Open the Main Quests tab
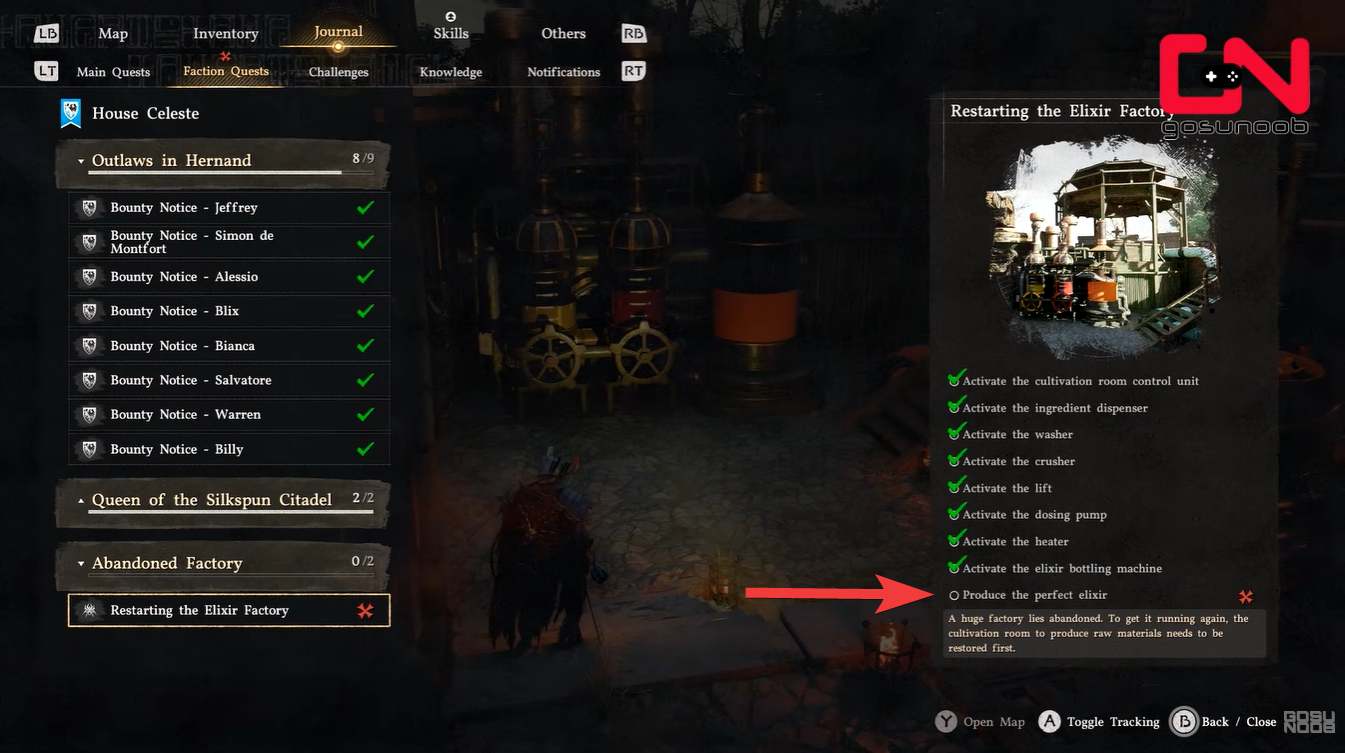Viewport: 1345px width, 753px height. pos(112,71)
